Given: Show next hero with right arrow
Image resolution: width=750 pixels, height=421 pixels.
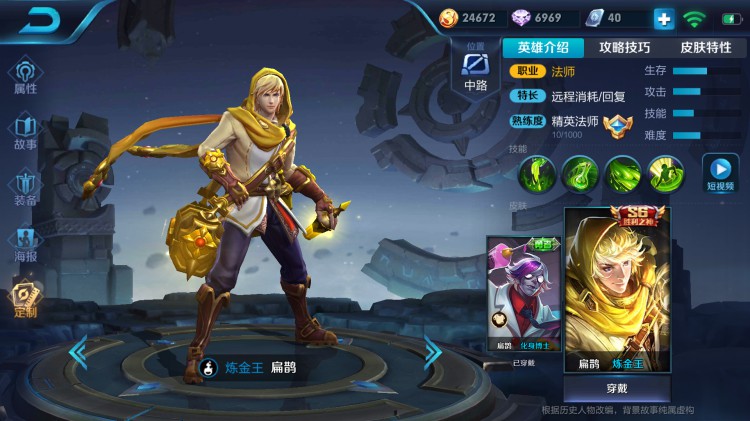Looking at the screenshot, I should 432,350.
